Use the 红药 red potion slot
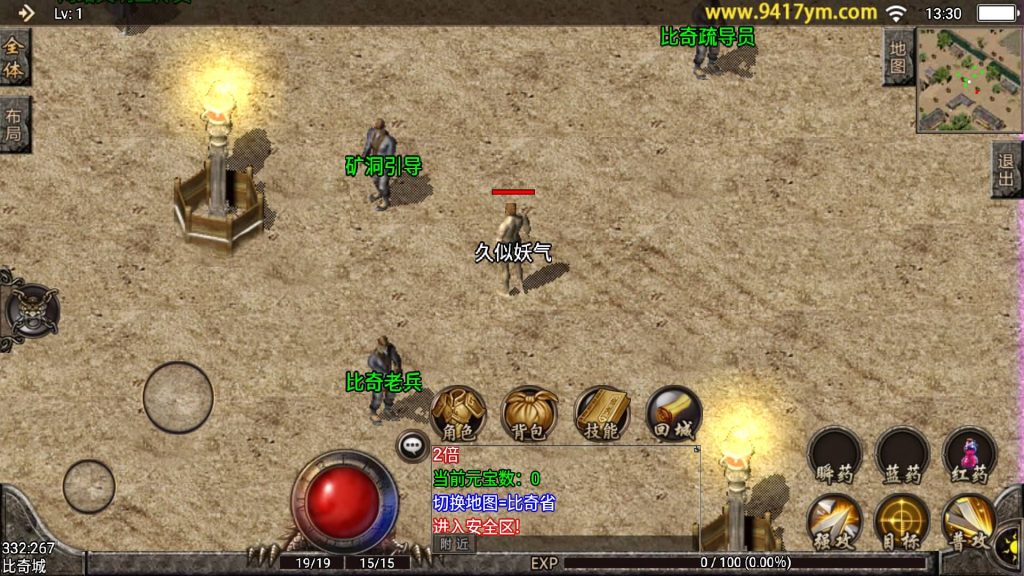Screen dimensions: 1024x576 click(969, 455)
